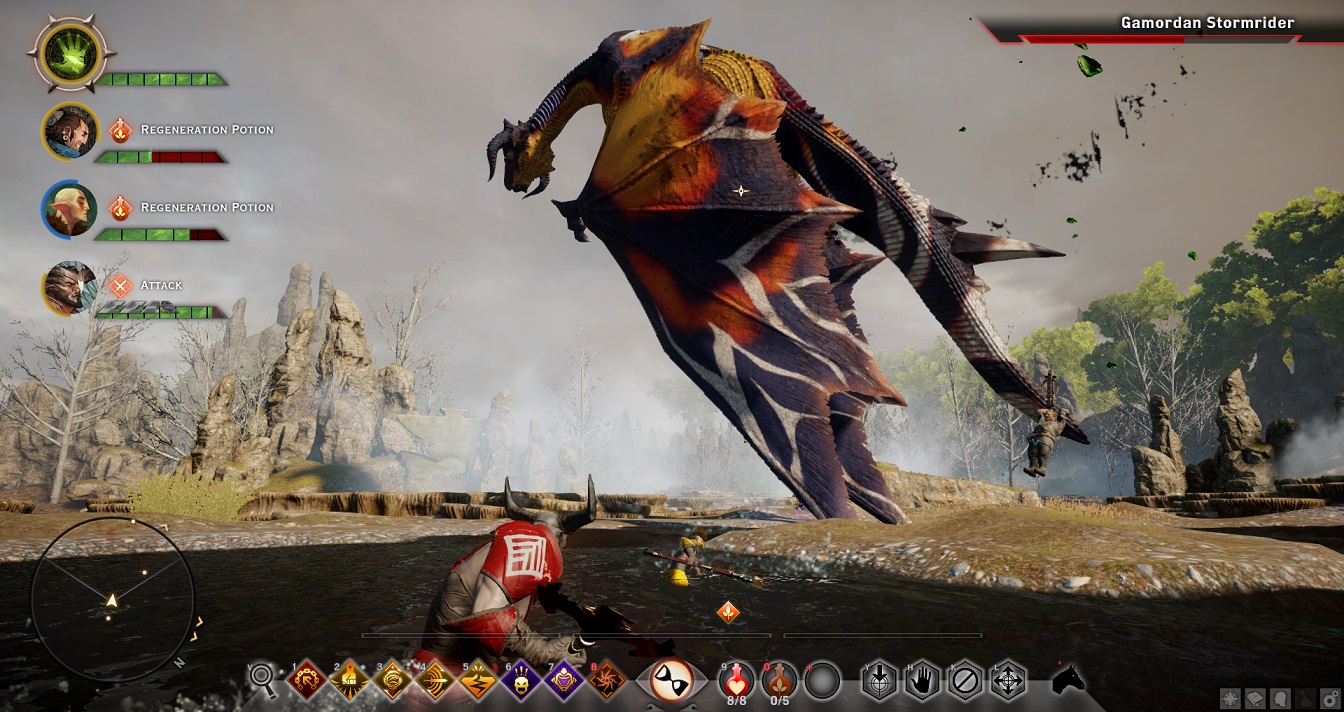Select the bearded dwarf party member portrait
This screenshot has width=1344, height=712.
pyautogui.click(x=69, y=131)
